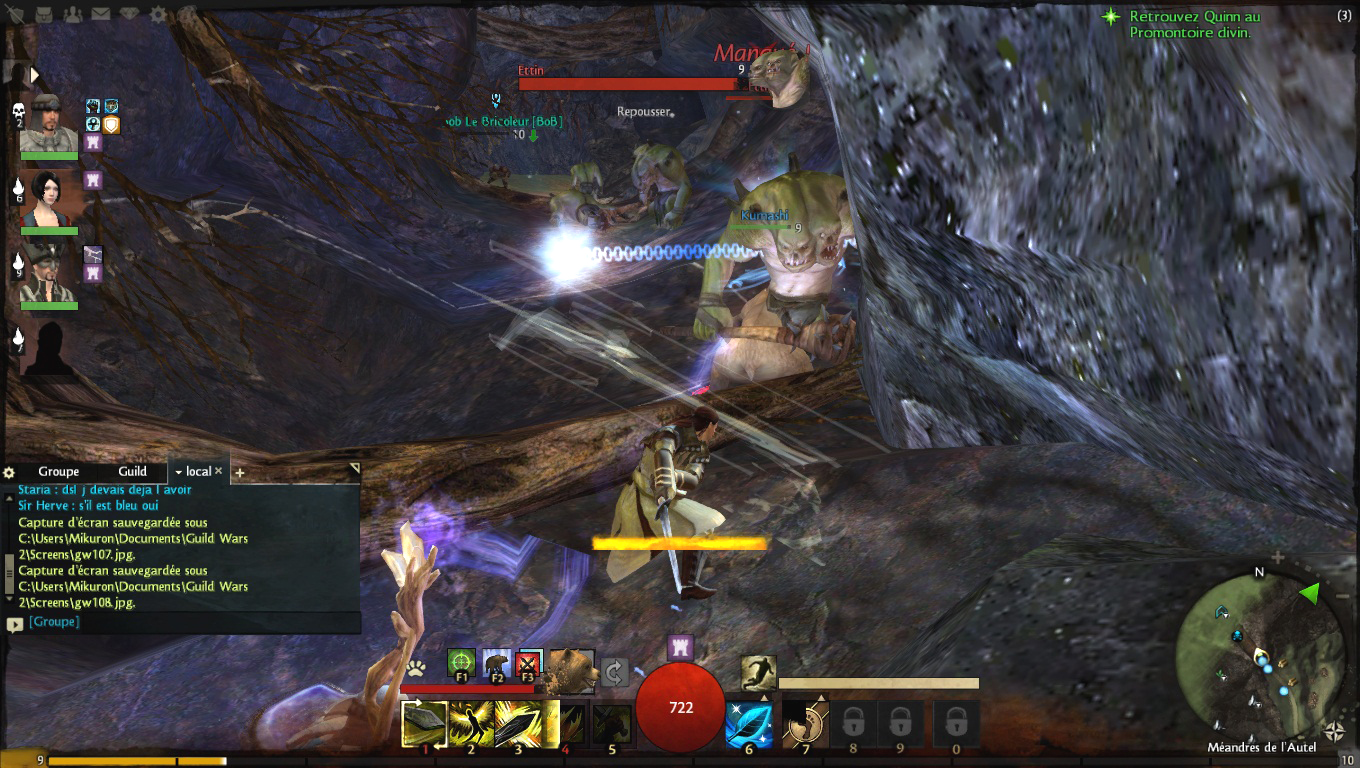Open the inventory bag icon in top menu

coord(44,14)
